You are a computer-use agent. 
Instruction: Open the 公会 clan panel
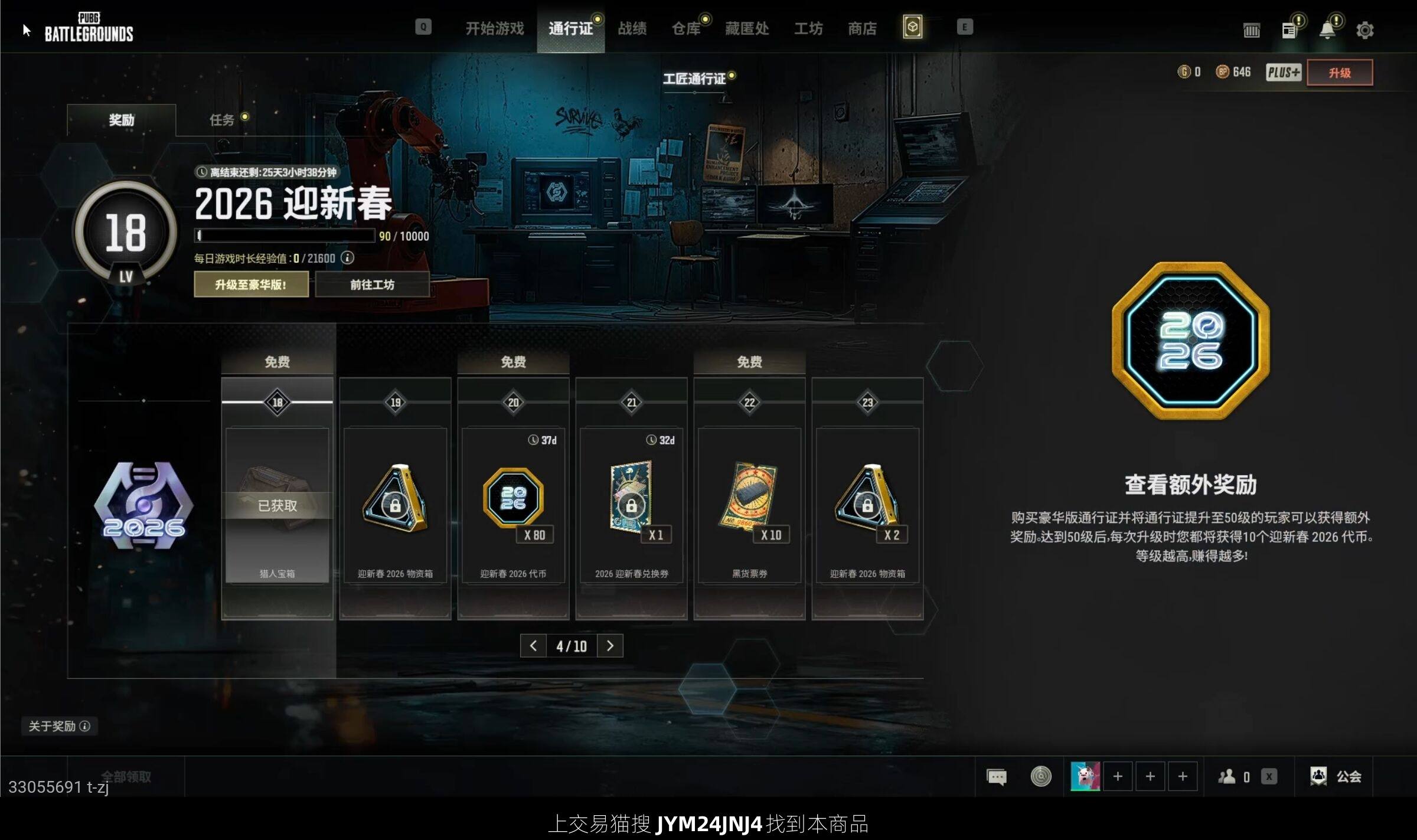click(1336, 776)
